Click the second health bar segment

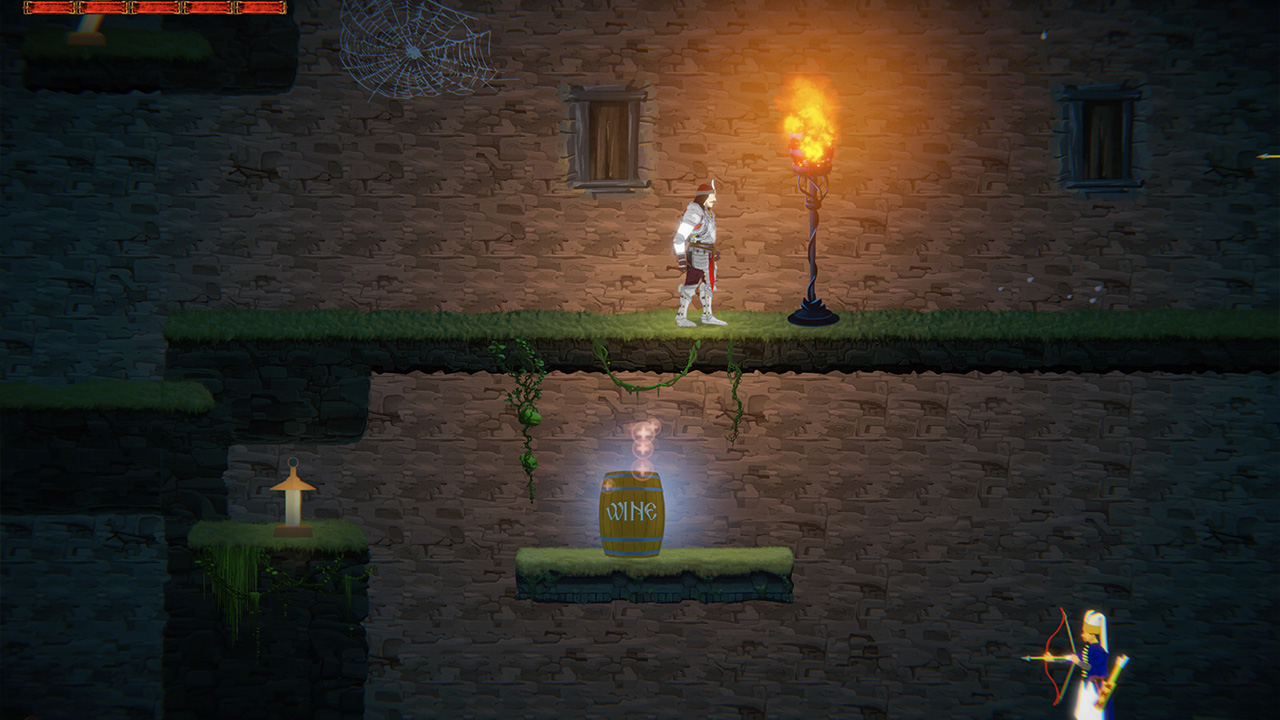103,8
